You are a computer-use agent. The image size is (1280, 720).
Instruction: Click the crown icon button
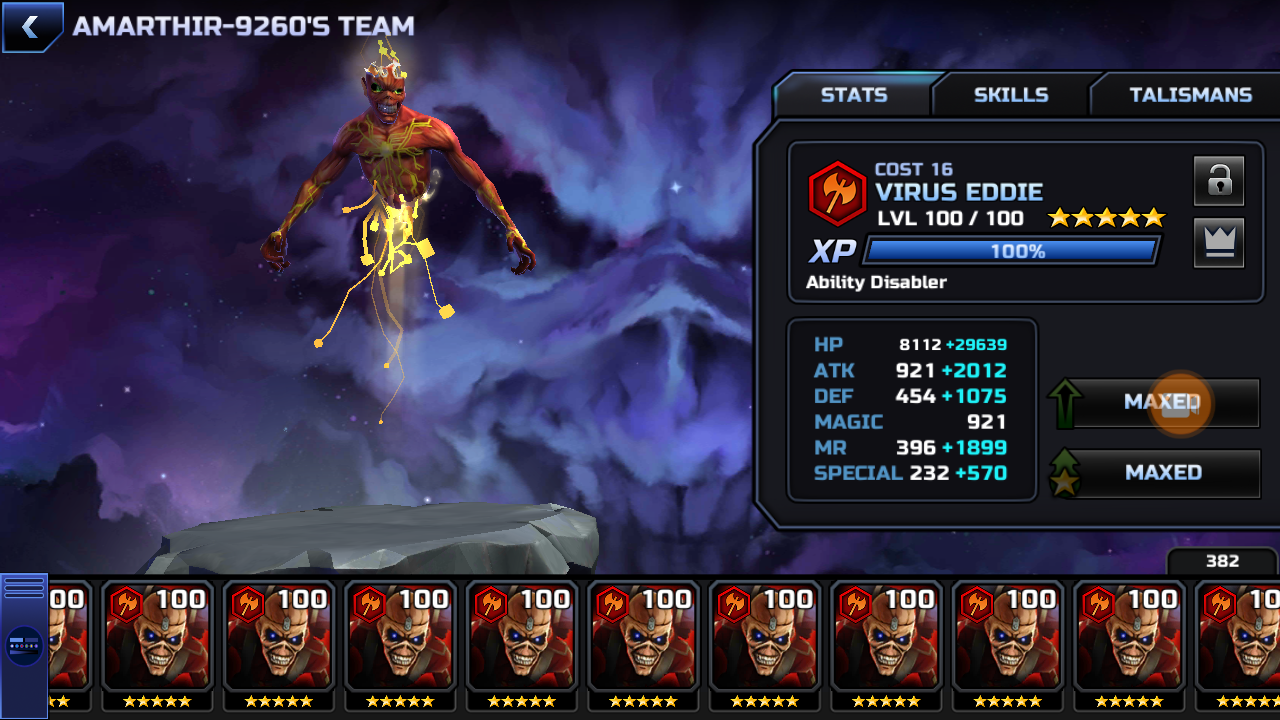pyautogui.click(x=1218, y=242)
